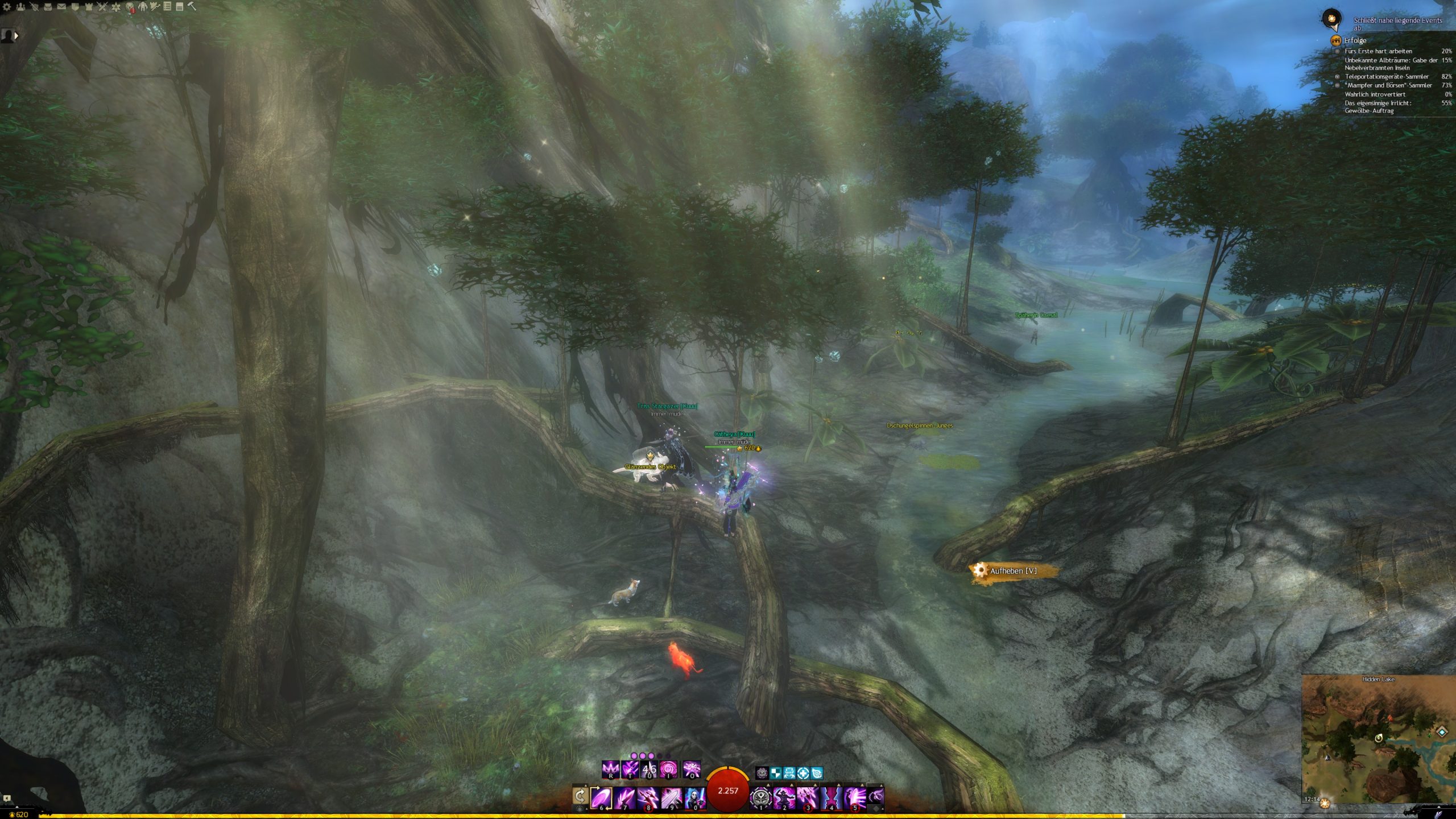Trigger the crown shatter skill bound to R
Viewport: 1456px width, 819px height.
click(610, 770)
